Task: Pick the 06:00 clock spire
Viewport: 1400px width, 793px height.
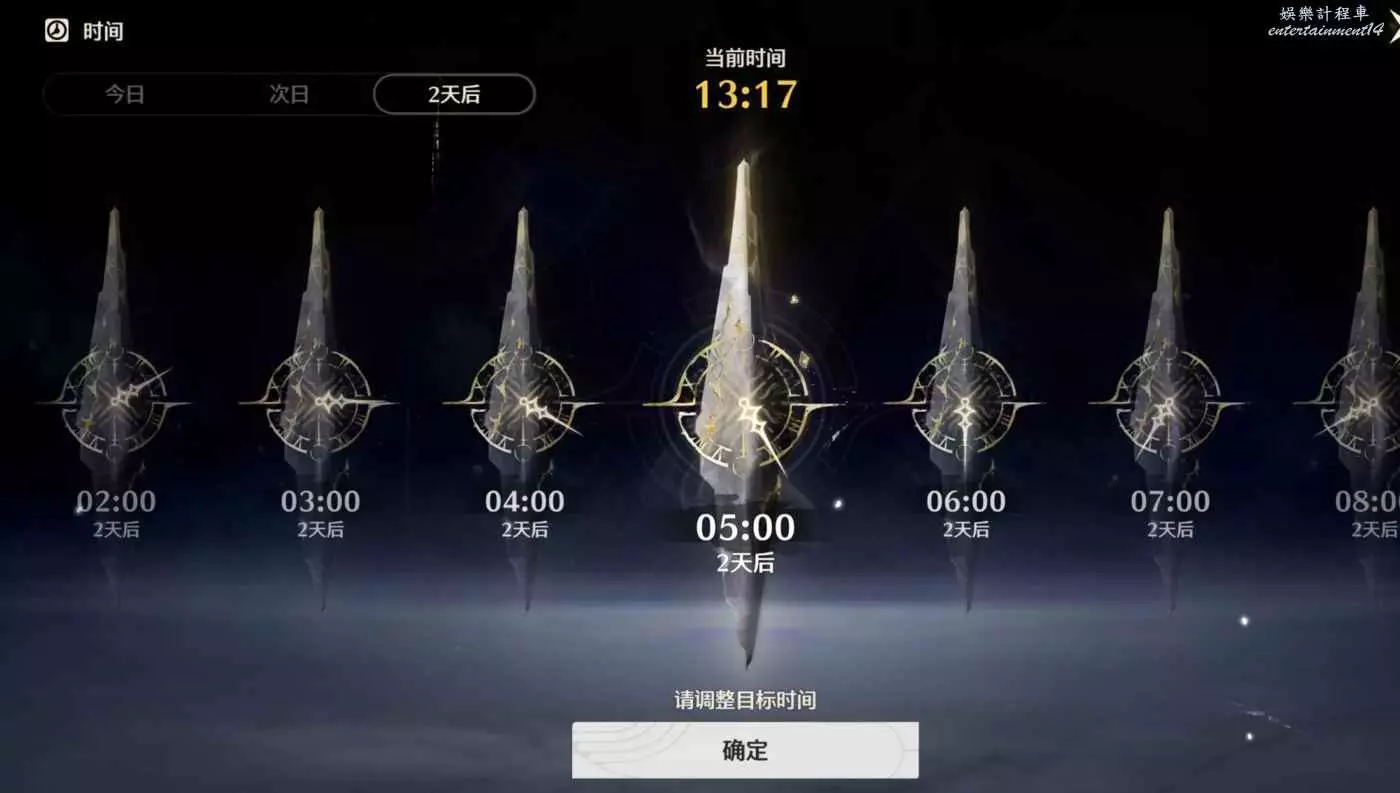Action: point(964,400)
